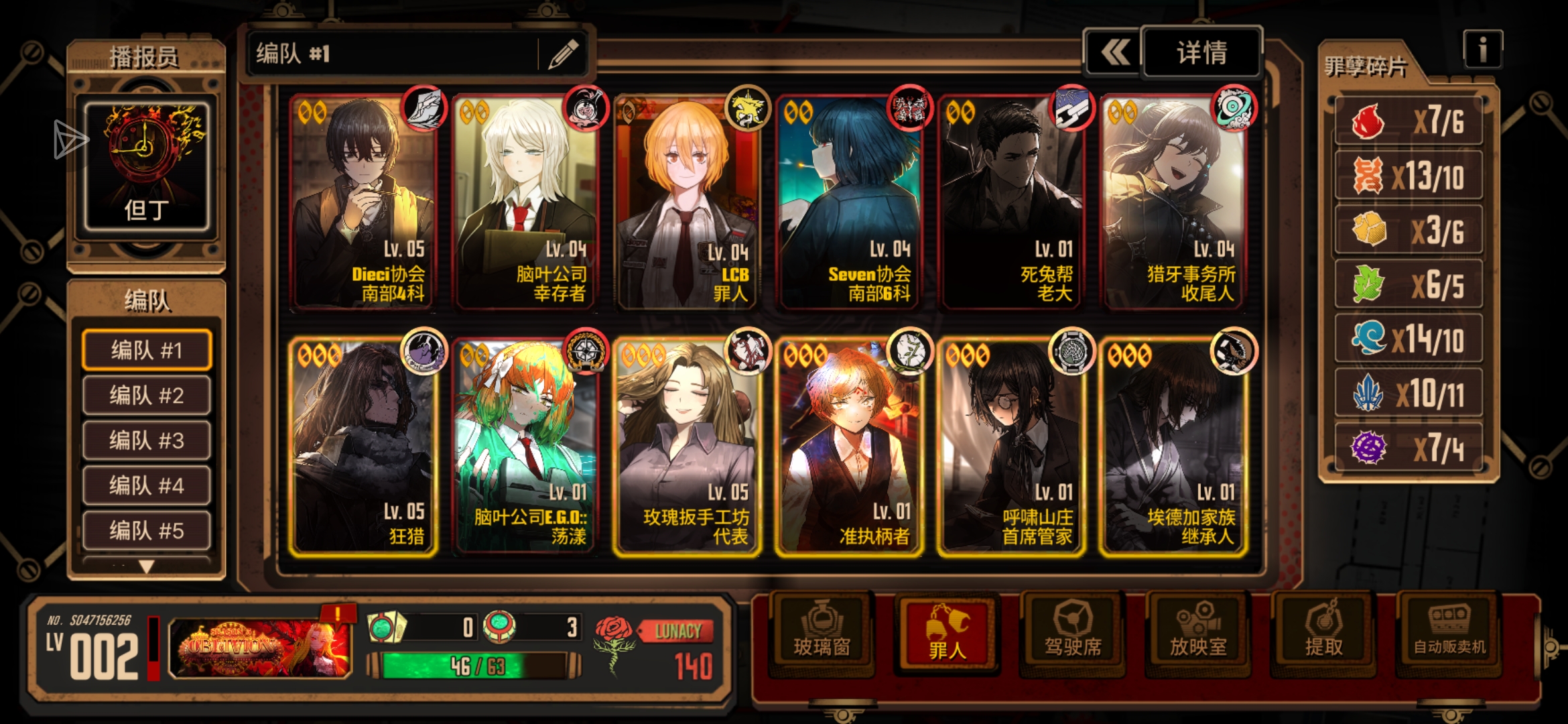Viewport: 1568px width, 724px height.
Task: Open the 详情 details view
Action: 1201,52
